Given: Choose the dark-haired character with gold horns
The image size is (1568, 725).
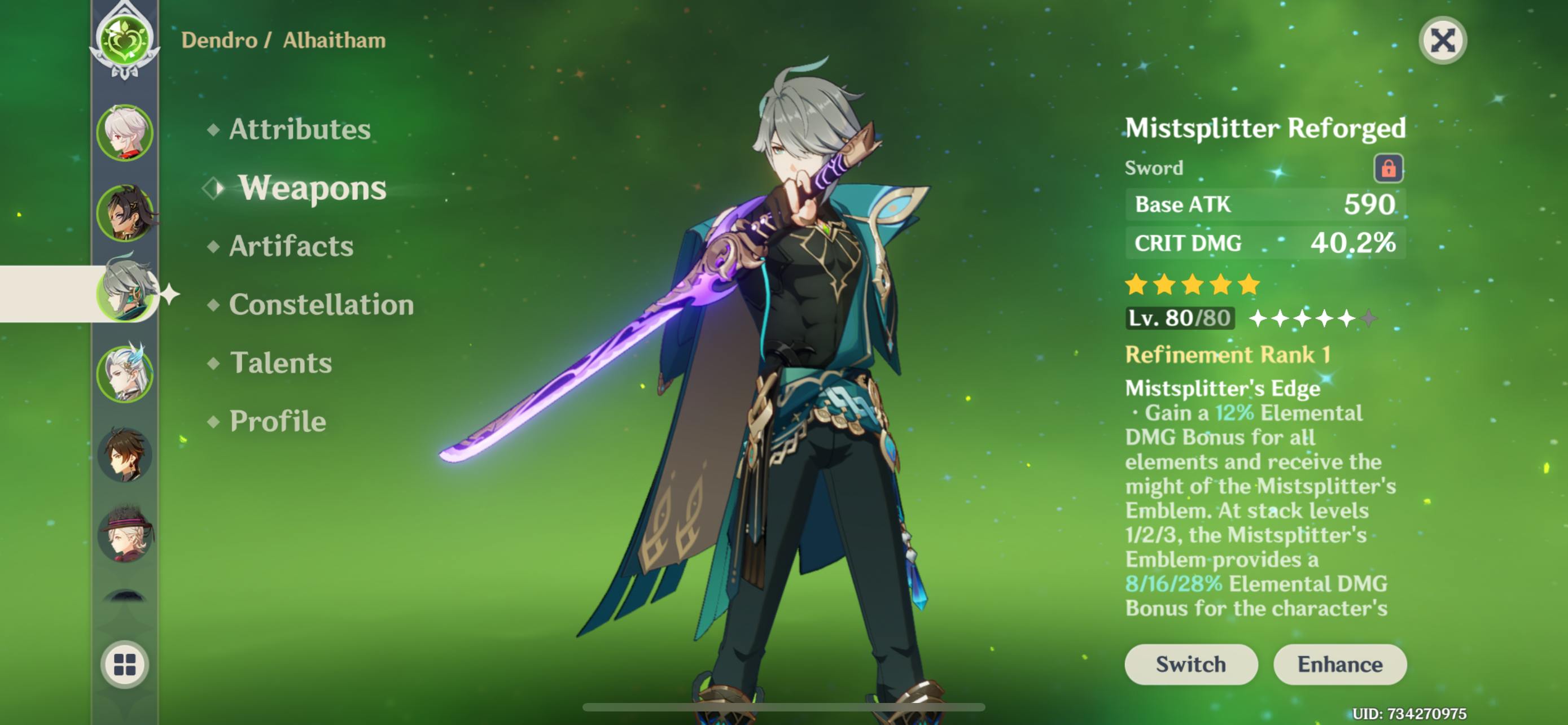Looking at the screenshot, I should point(125,213).
